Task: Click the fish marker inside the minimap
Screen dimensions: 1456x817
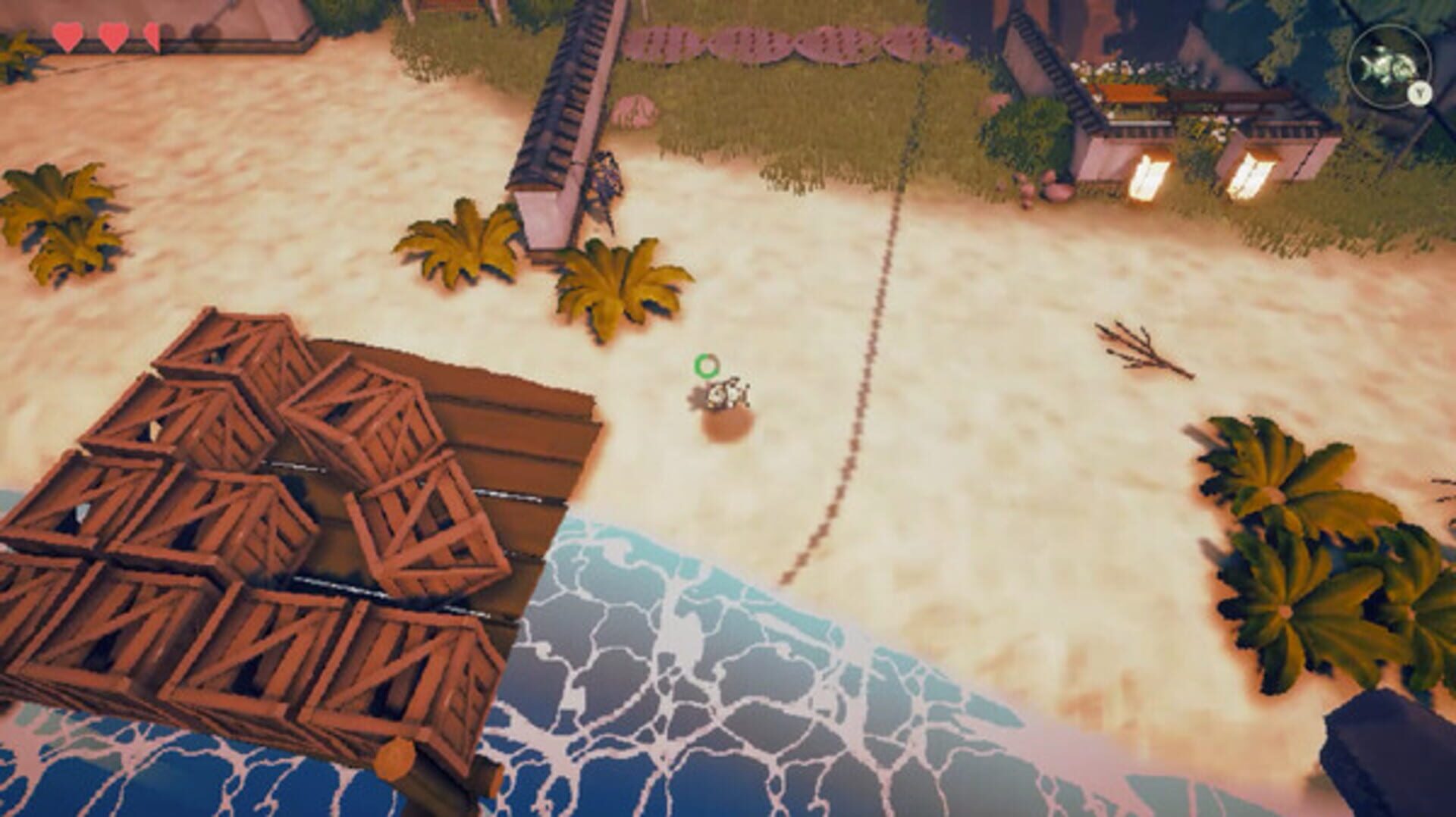Action: (1382, 67)
